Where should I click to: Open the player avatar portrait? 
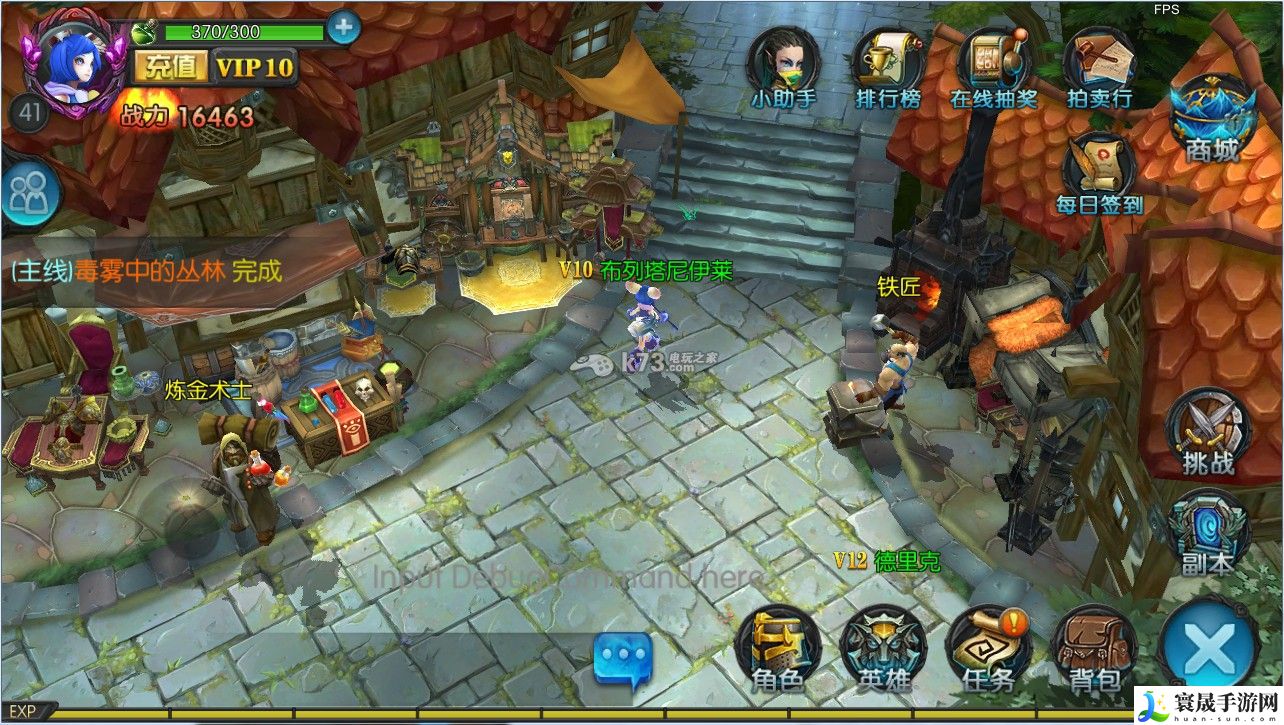point(72,64)
